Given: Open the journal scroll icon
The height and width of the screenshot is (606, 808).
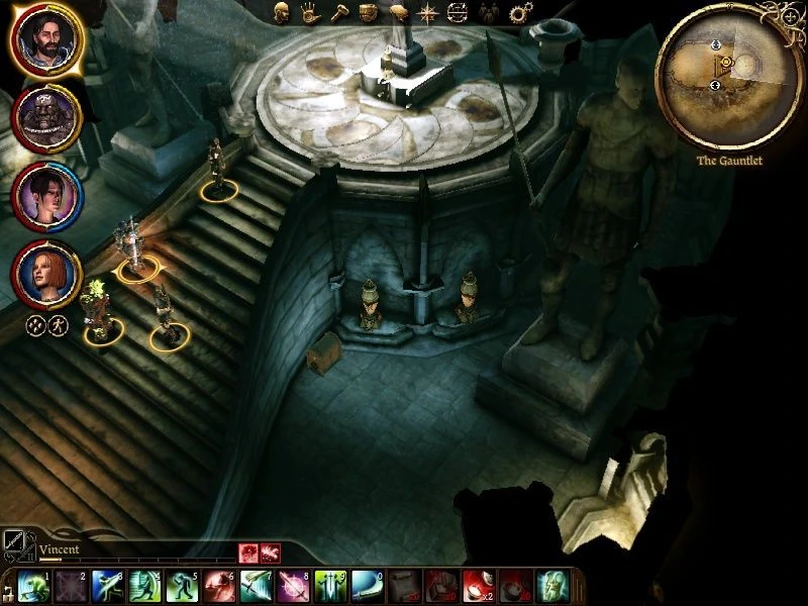Looking at the screenshot, I should (x=398, y=13).
